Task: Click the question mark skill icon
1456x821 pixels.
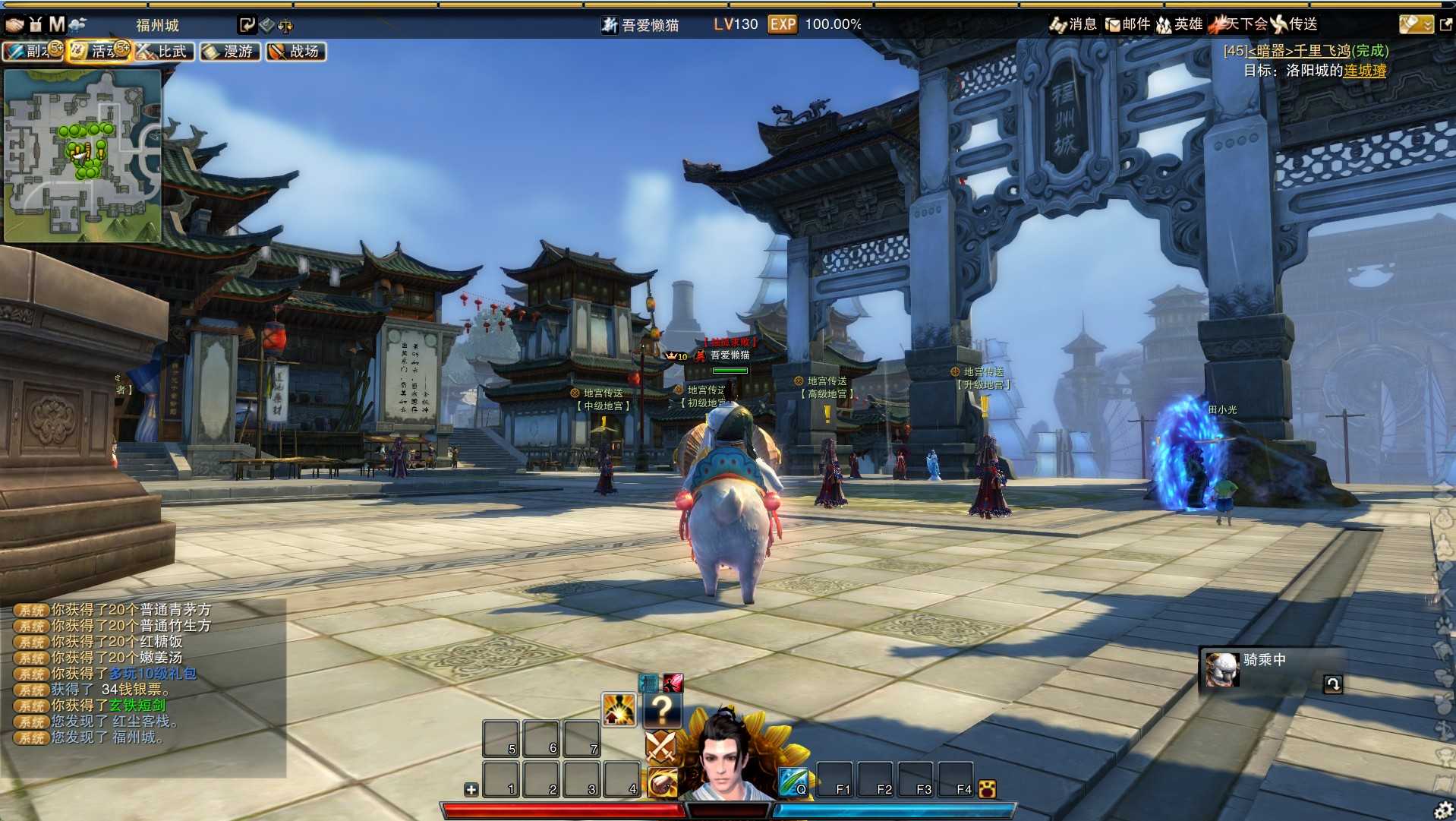Action: tap(662, 710)
